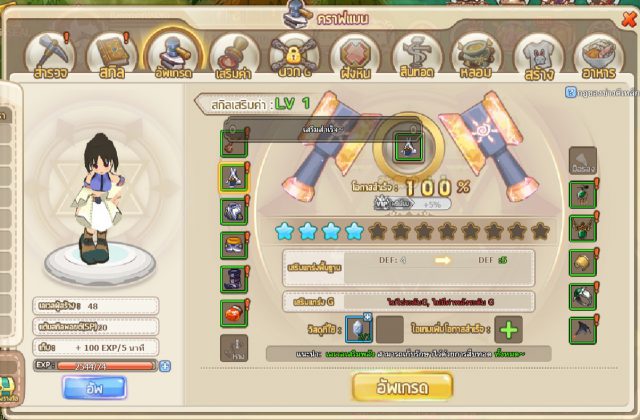Open the padlock บวก G tab
The height and width of the screenshot is (420, 640).
293,57
